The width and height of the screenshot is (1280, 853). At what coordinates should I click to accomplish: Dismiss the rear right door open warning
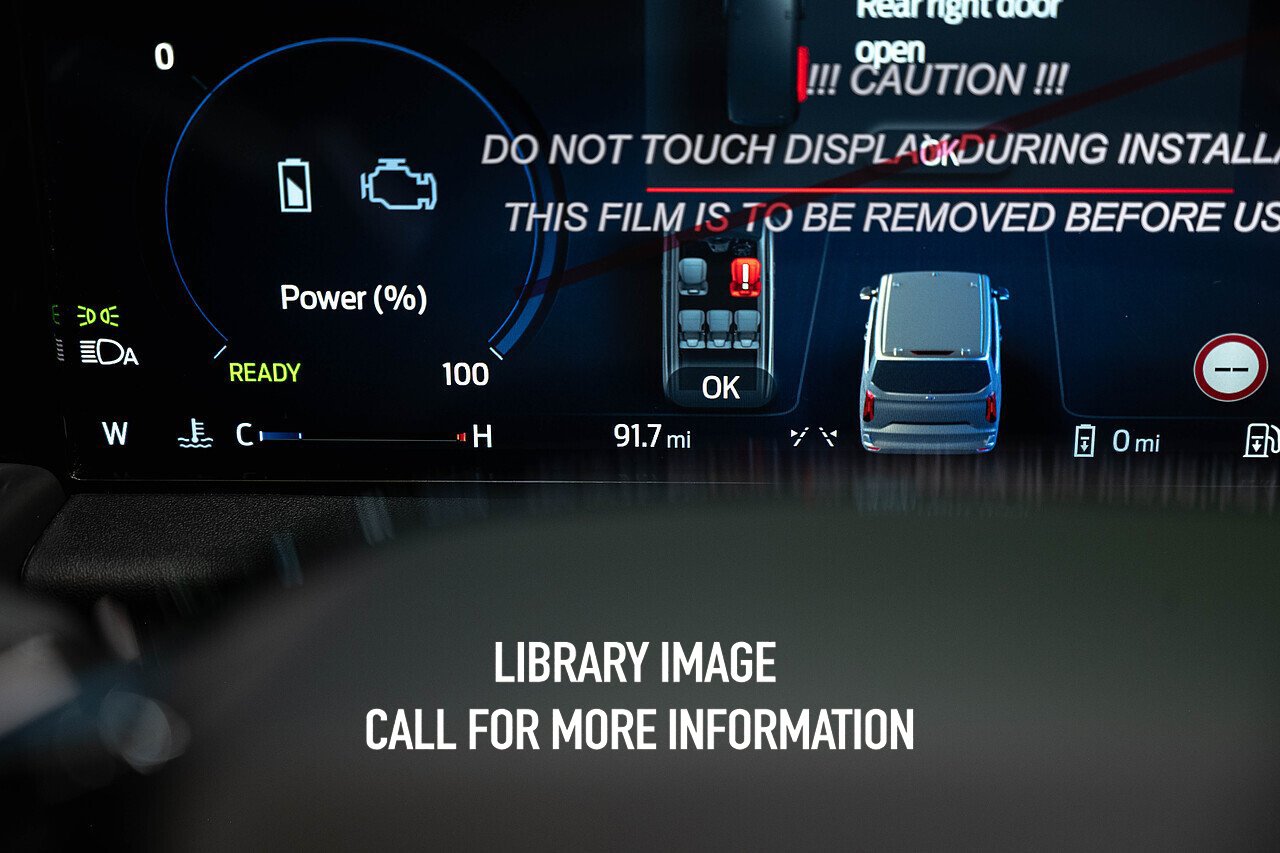939,153
